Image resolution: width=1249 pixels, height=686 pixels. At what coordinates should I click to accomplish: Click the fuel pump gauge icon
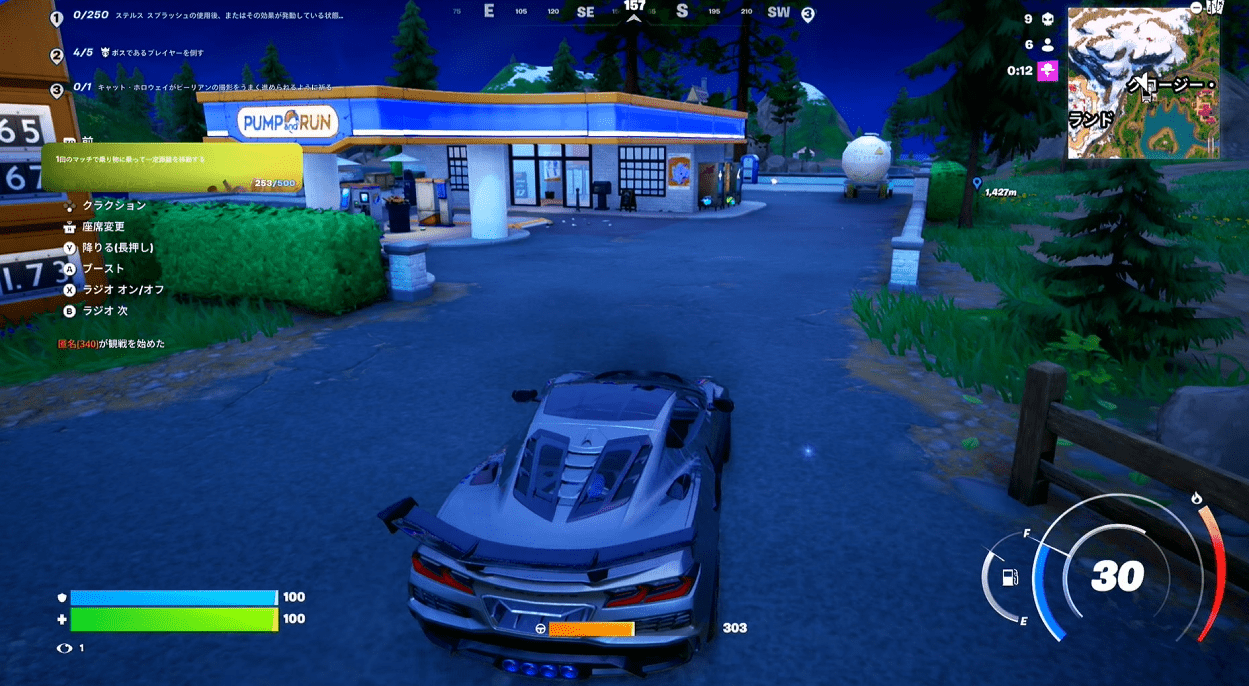point(1010,578)
